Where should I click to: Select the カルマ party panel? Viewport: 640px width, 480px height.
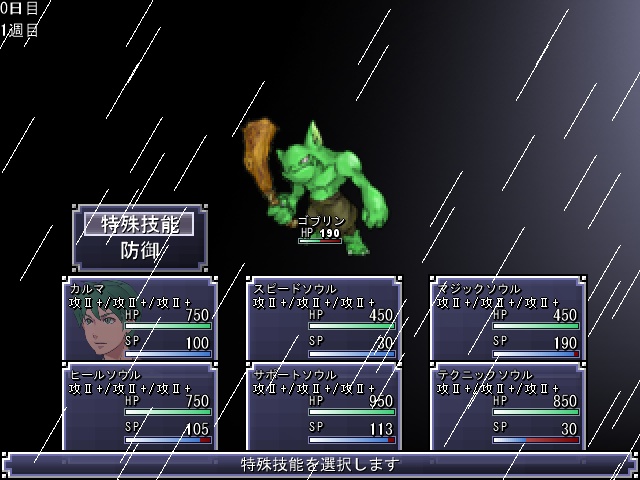(x=139, y=319)
